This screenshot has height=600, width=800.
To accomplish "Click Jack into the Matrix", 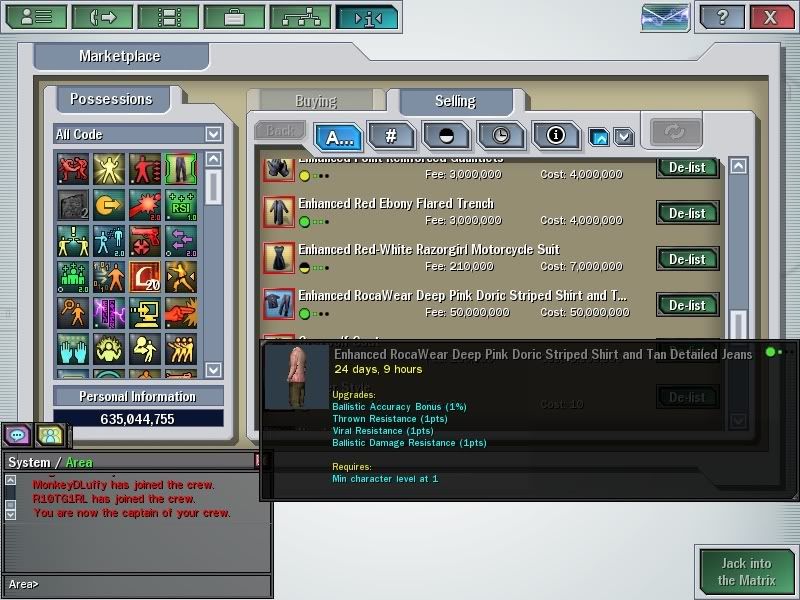I will pyautogui.click(x=745, y=572).
